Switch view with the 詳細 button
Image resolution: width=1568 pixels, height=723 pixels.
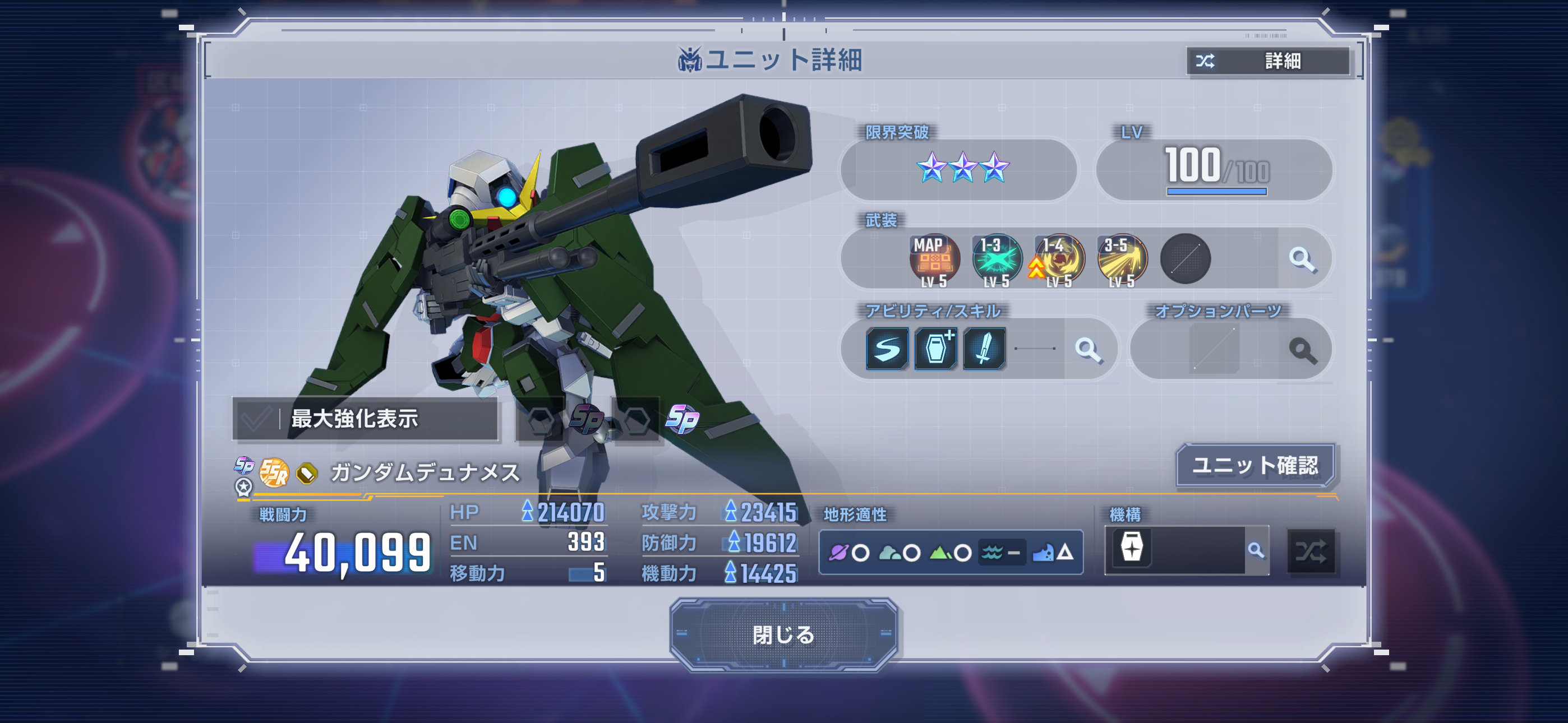1269,61
